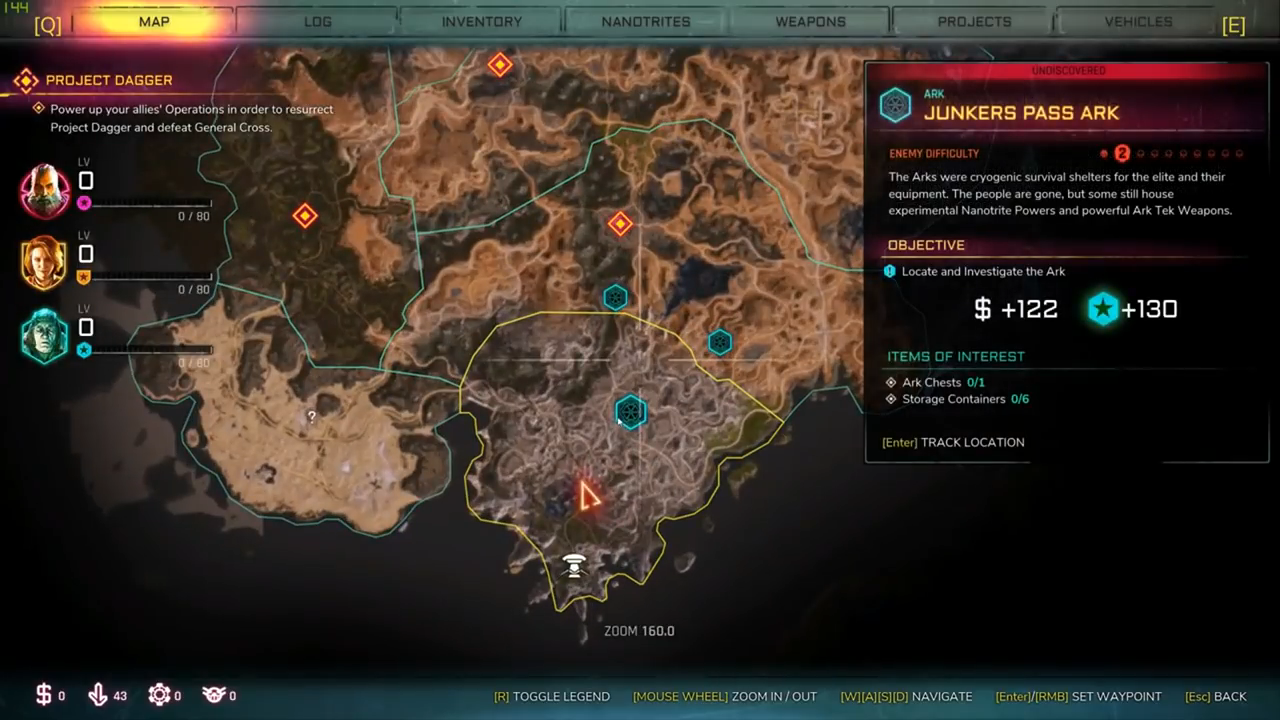The image size is (1280, 720).
Task: Select the white beacon marker at the map's south
Action: coord(574,566)
